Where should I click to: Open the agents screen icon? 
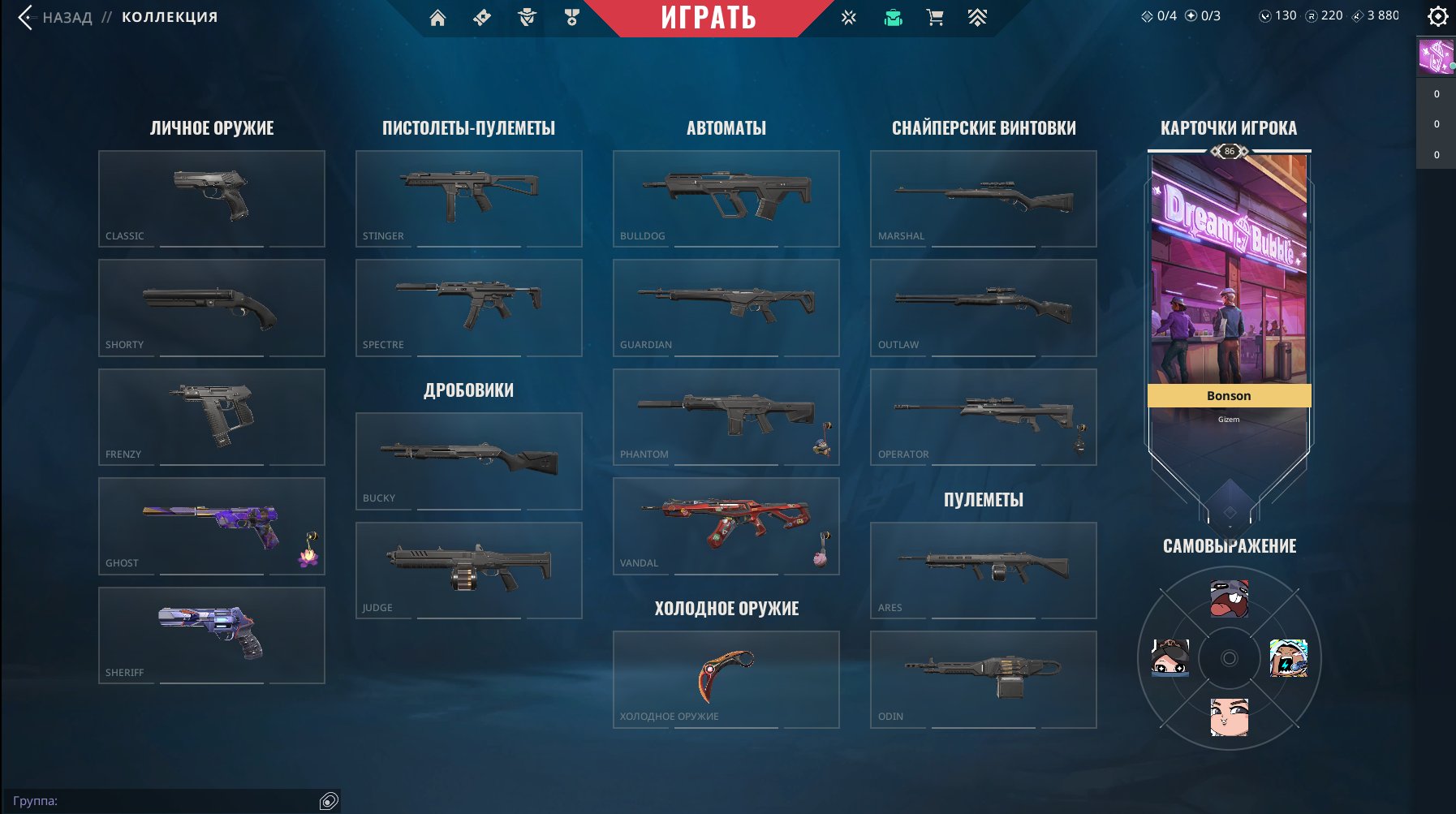pos(527,17)
